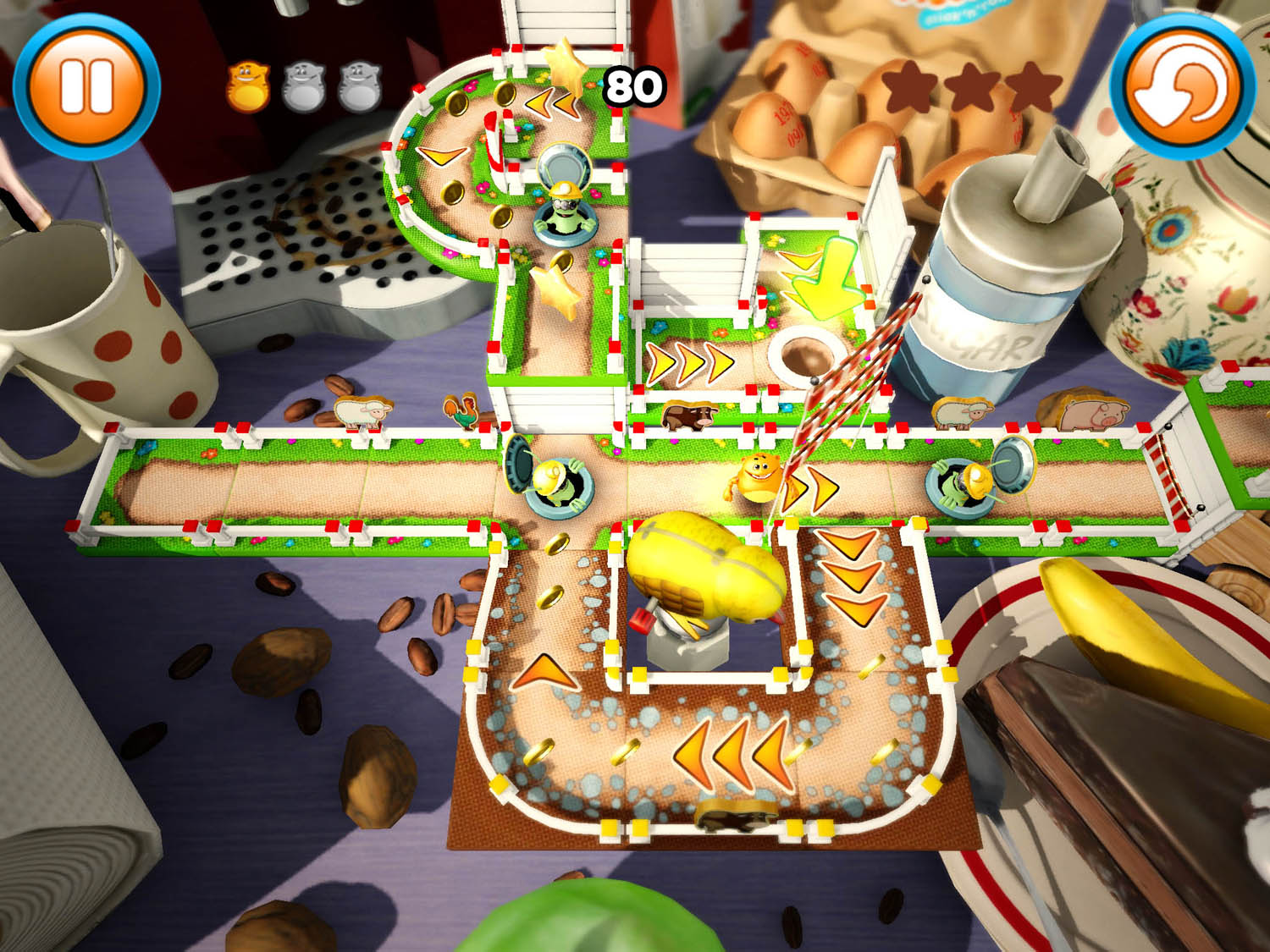The height and width of the screenshot is (952, 1270).
Task: Restart the level using the arrow button
Action: [1183, 85]
